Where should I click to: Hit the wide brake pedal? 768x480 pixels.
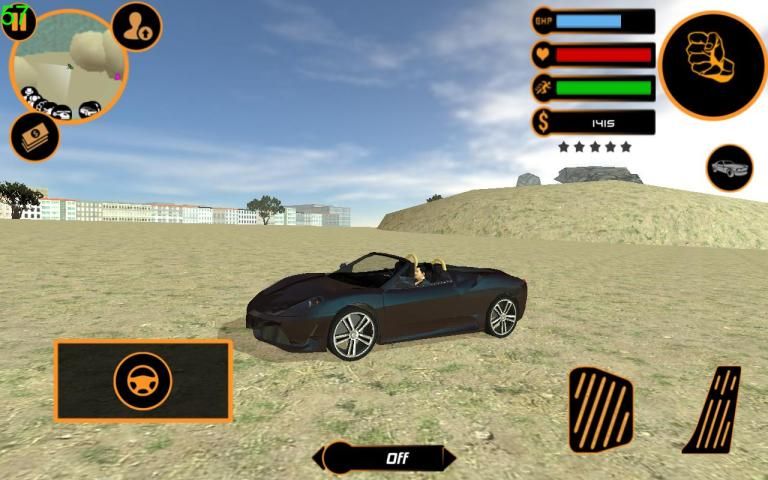[600, 410]
